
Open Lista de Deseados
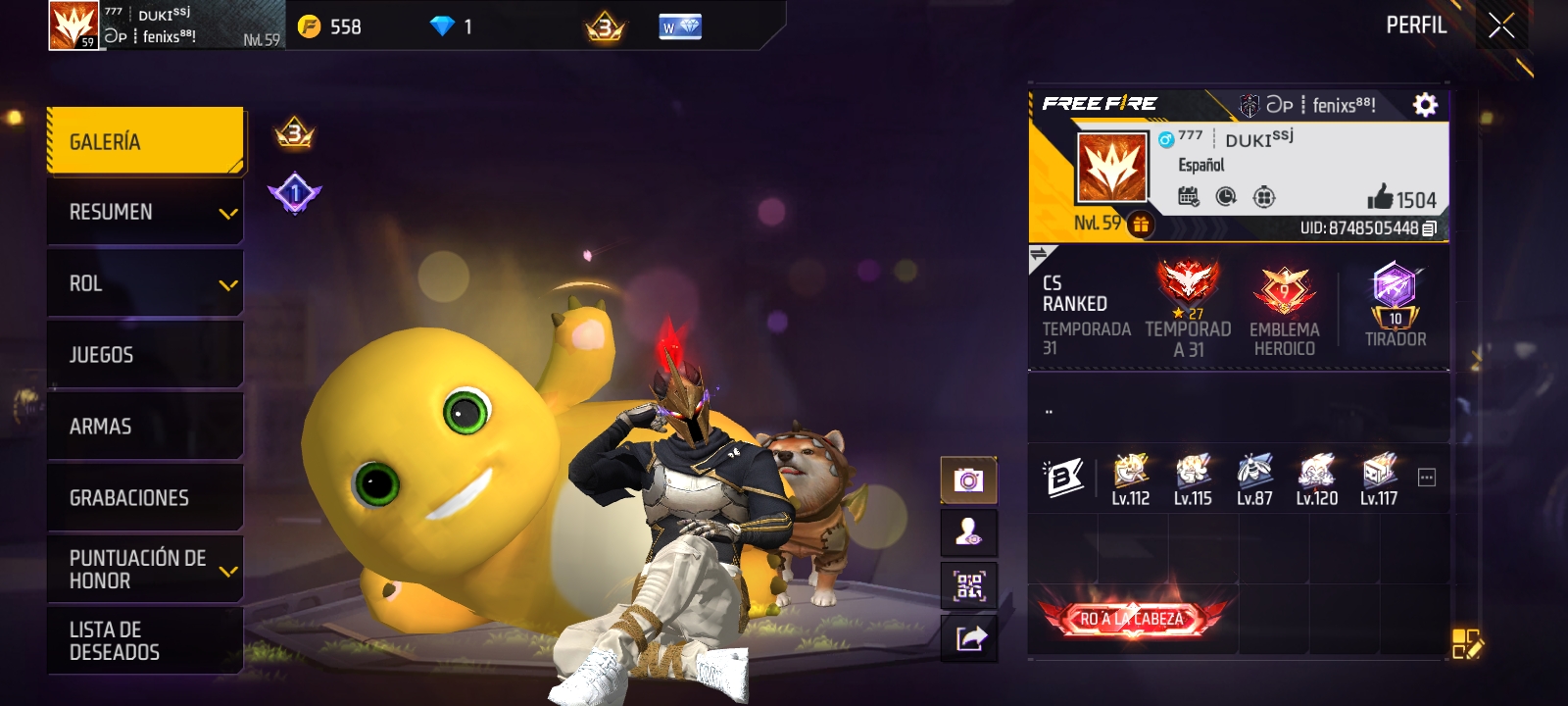point(145,641)
